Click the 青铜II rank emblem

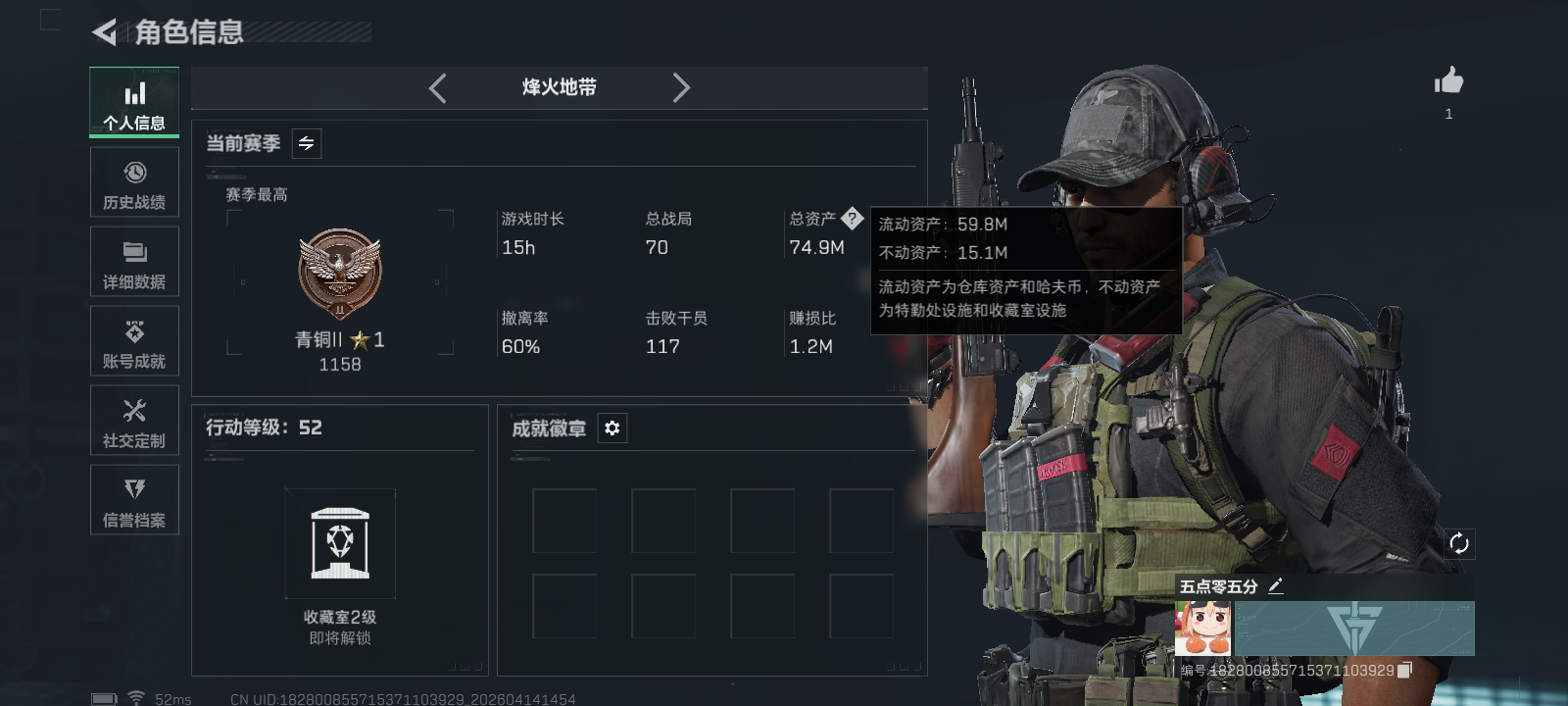tap(338, 272)
